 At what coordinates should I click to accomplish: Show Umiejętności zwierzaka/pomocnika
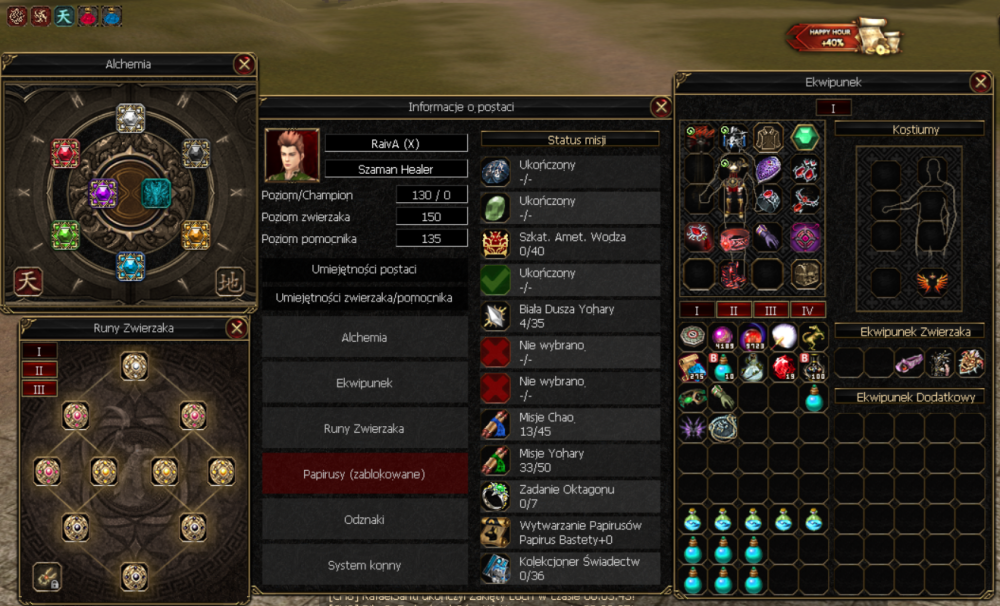[x=364, y=298]
